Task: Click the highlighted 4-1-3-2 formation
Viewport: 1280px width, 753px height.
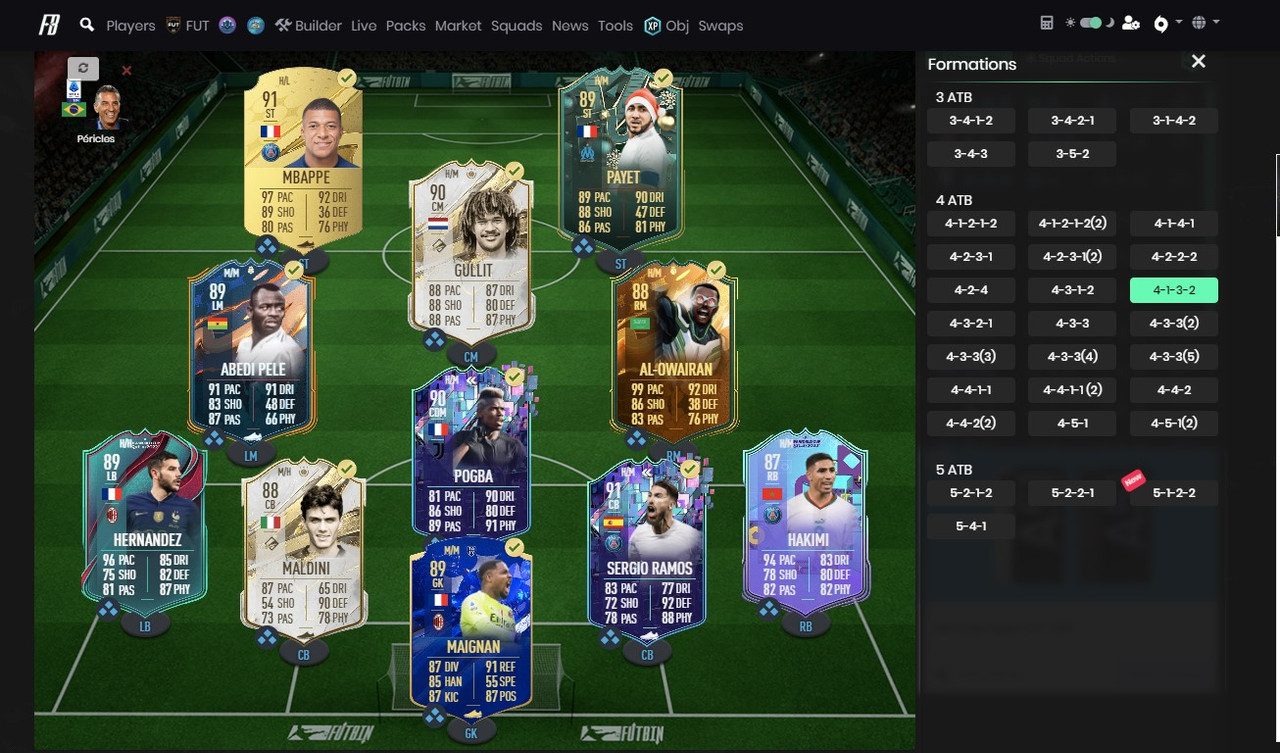Action: (1173, 290)
